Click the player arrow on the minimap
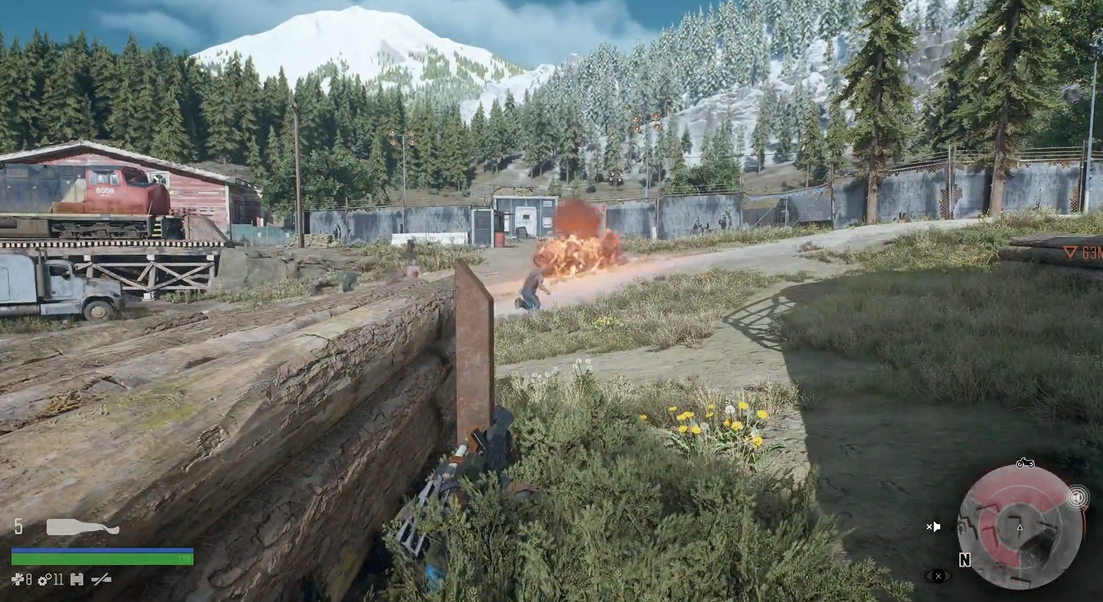This screenshot has width=1103, height=602. 1020,528
